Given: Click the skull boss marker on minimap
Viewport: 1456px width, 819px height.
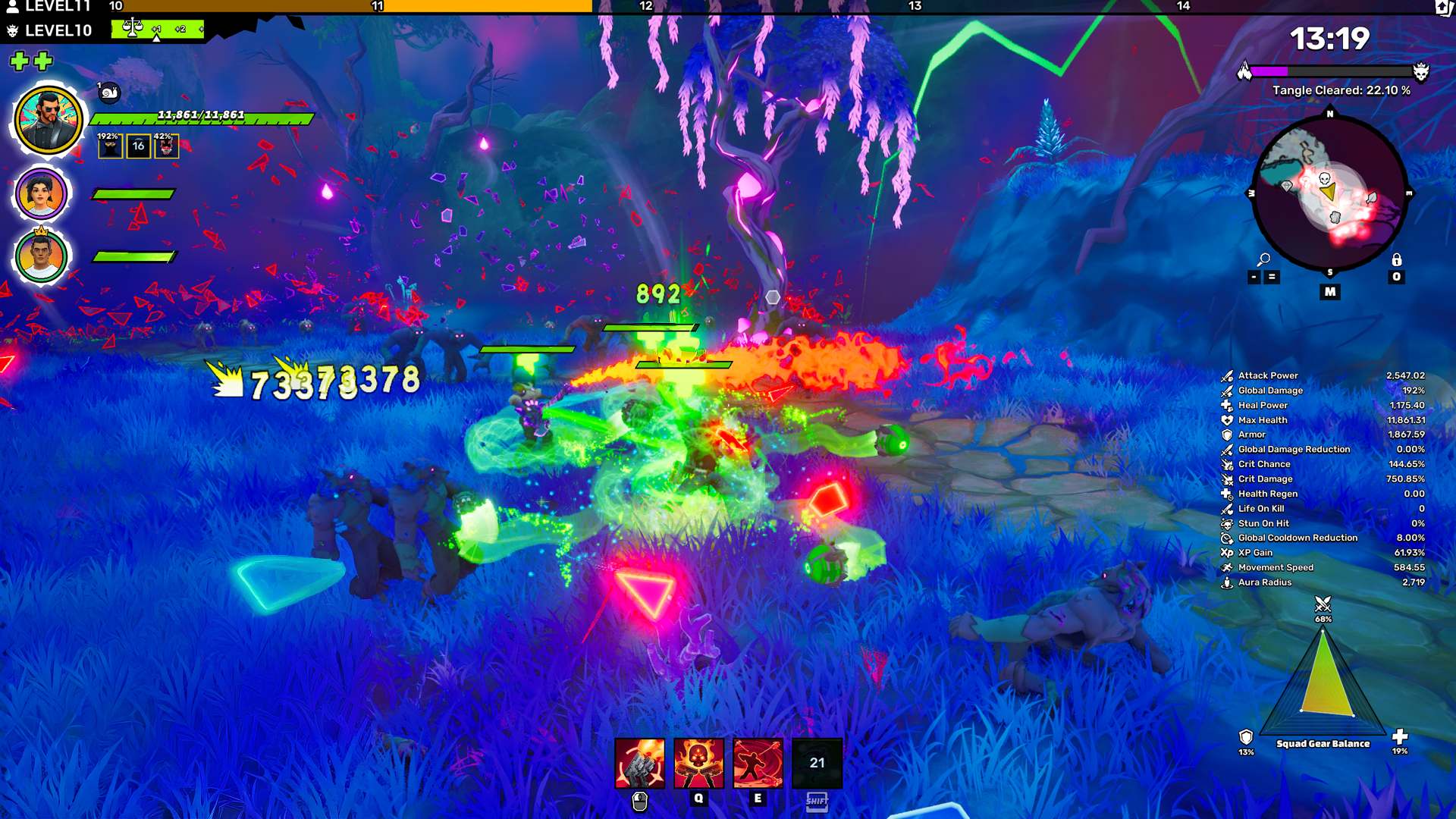Looking at the screenshot, I should 1325,179.
